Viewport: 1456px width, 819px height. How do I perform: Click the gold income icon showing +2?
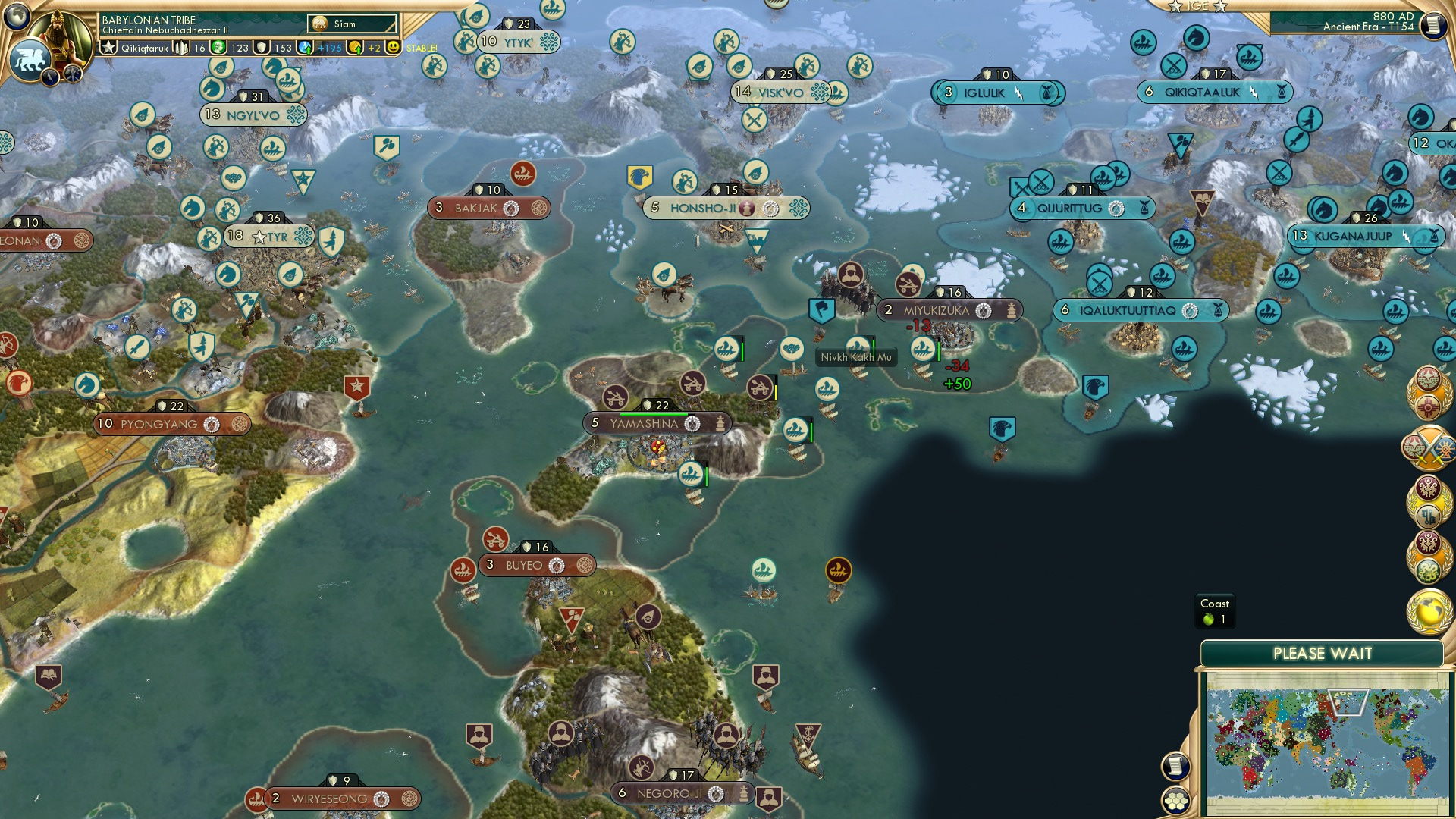[x=356, y=48]
